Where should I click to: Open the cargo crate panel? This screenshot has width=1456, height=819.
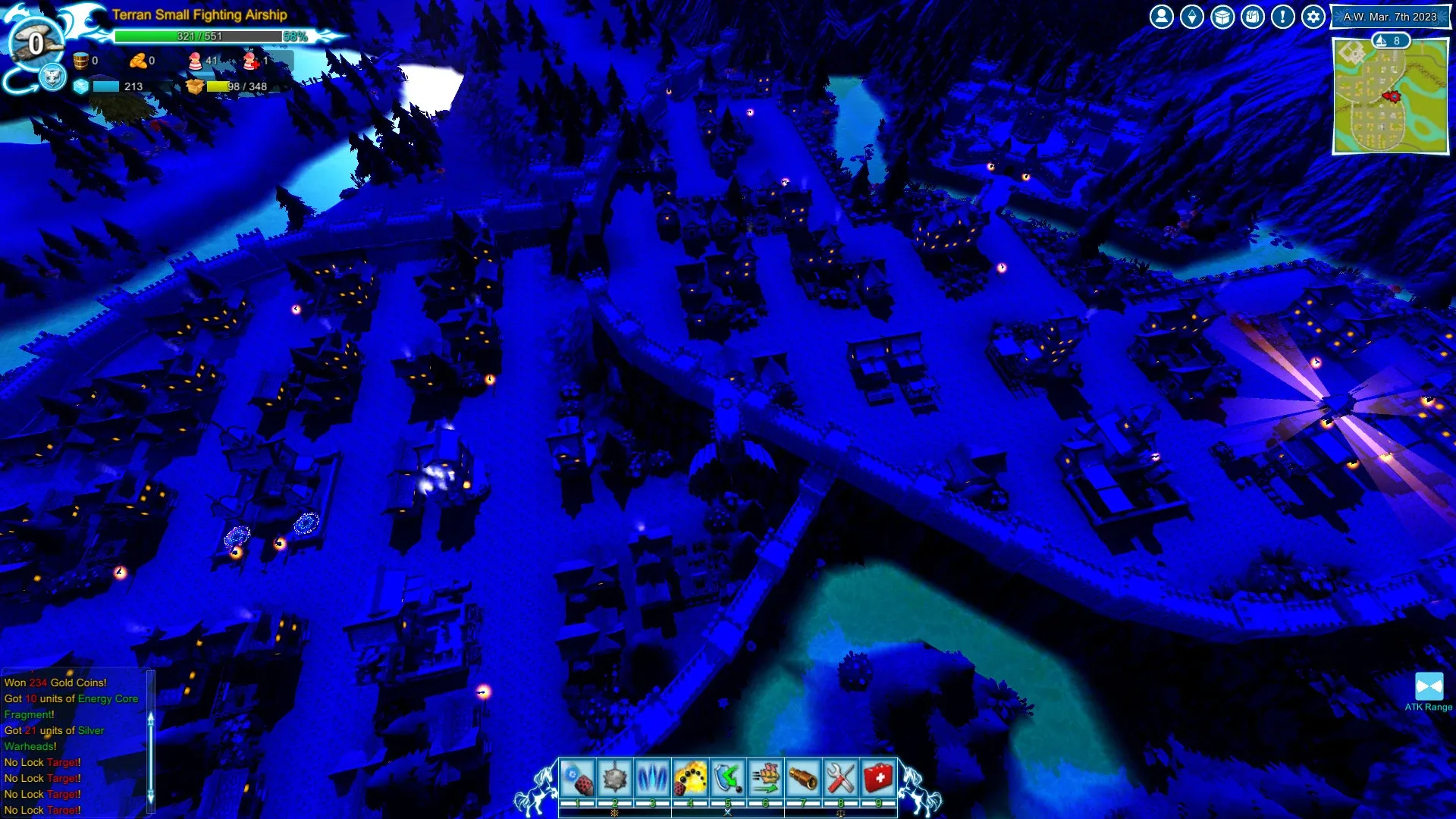pyautogui.click(x=1222, y=16)
